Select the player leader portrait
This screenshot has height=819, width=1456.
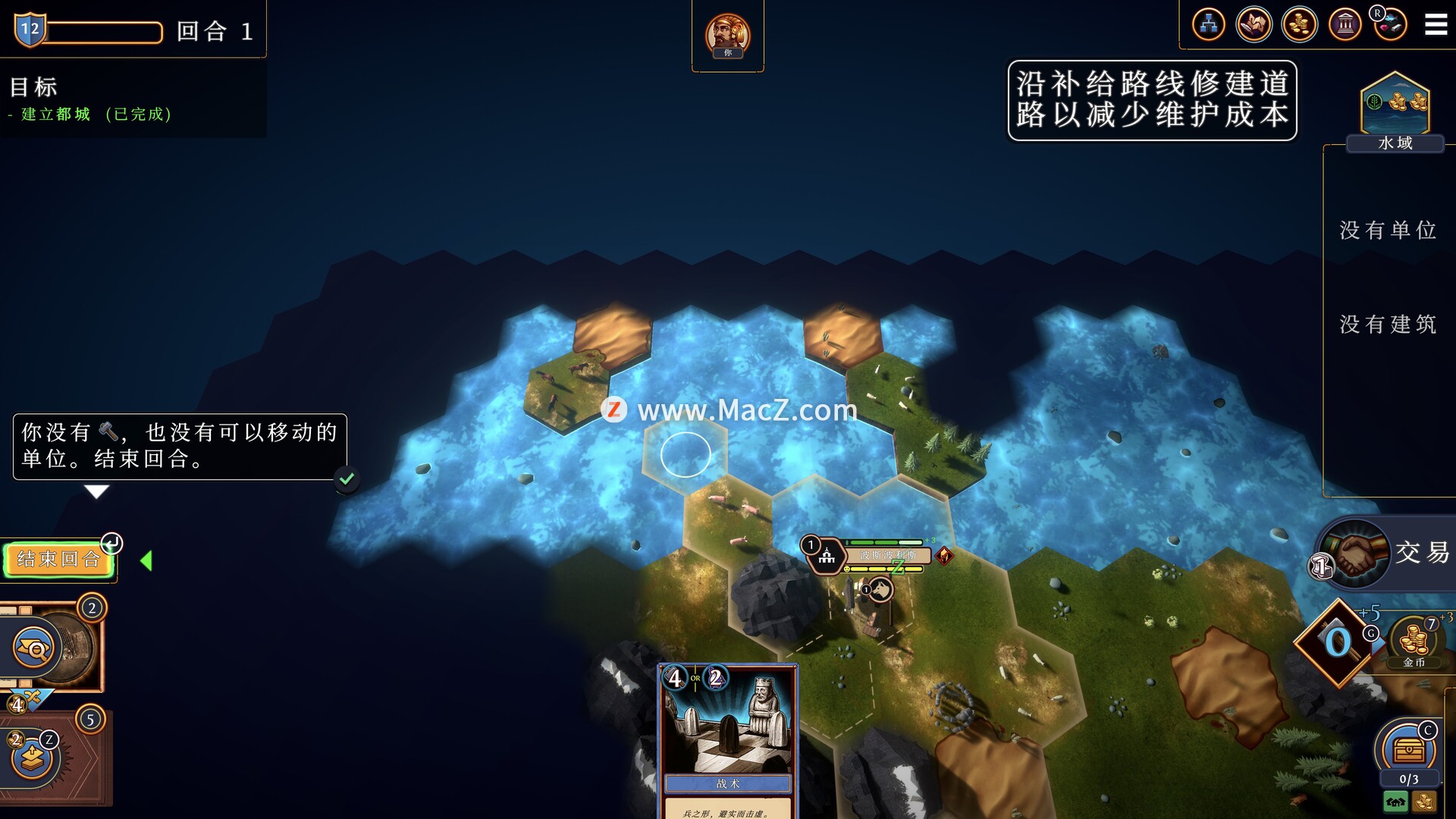tap(727, 35)
